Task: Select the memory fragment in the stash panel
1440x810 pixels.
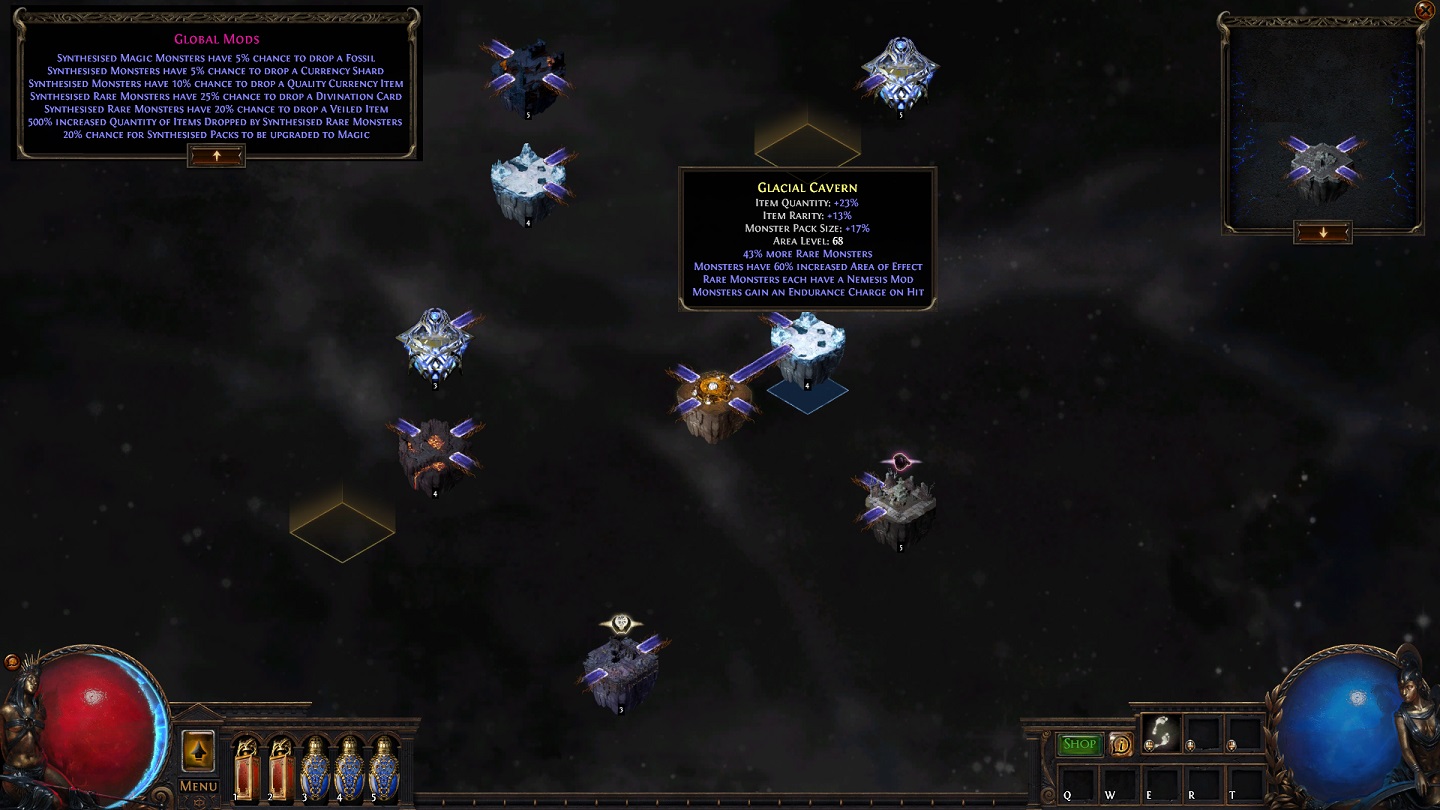Action: (x=1321, y=167)
